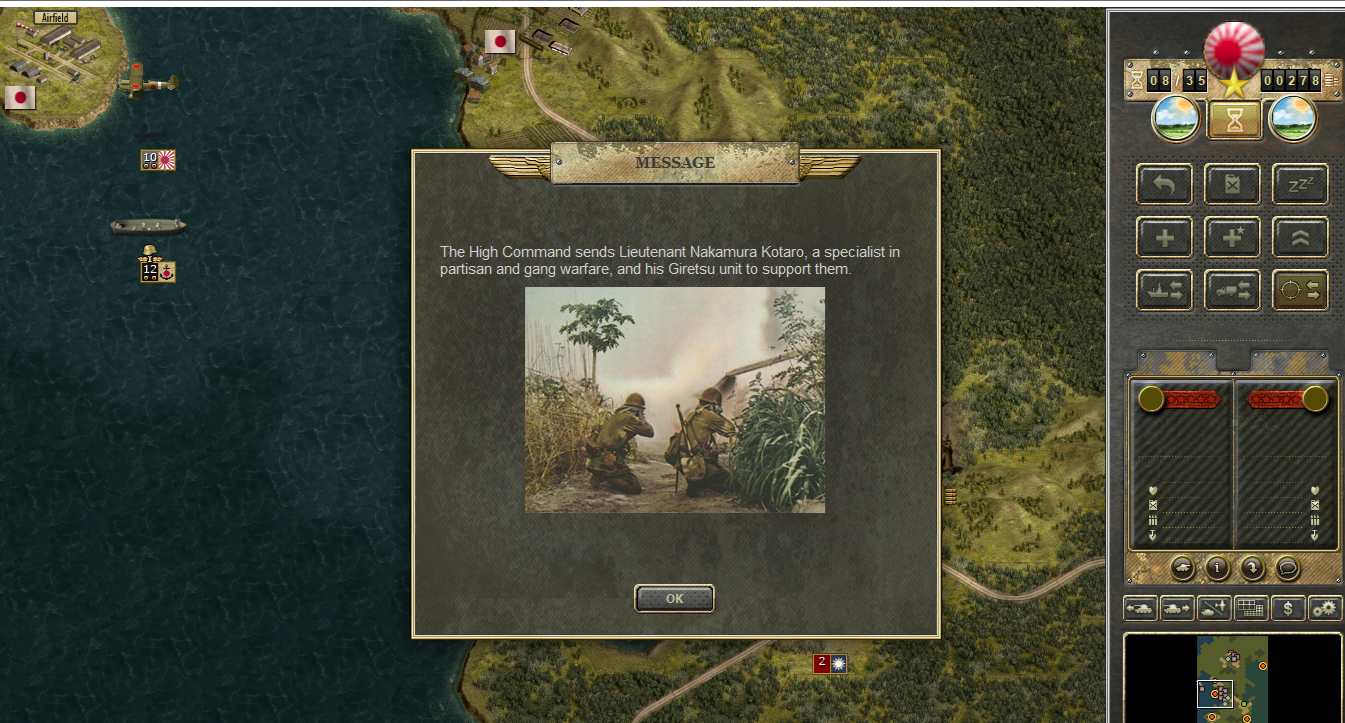Open the grid unit list button

coord(1251,608)
